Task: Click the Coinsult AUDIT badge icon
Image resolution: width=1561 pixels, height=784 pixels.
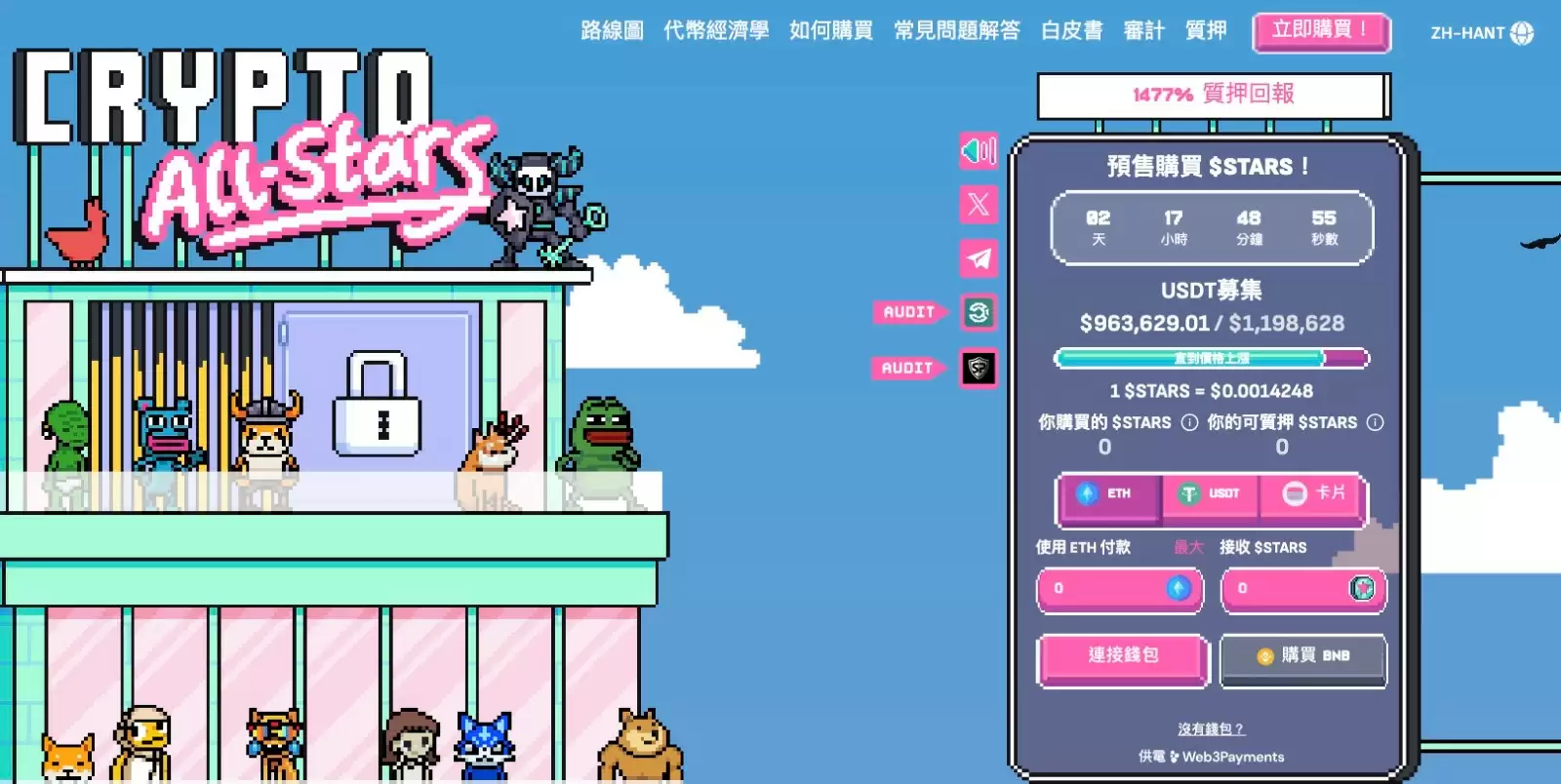Action: click(979, 313)
